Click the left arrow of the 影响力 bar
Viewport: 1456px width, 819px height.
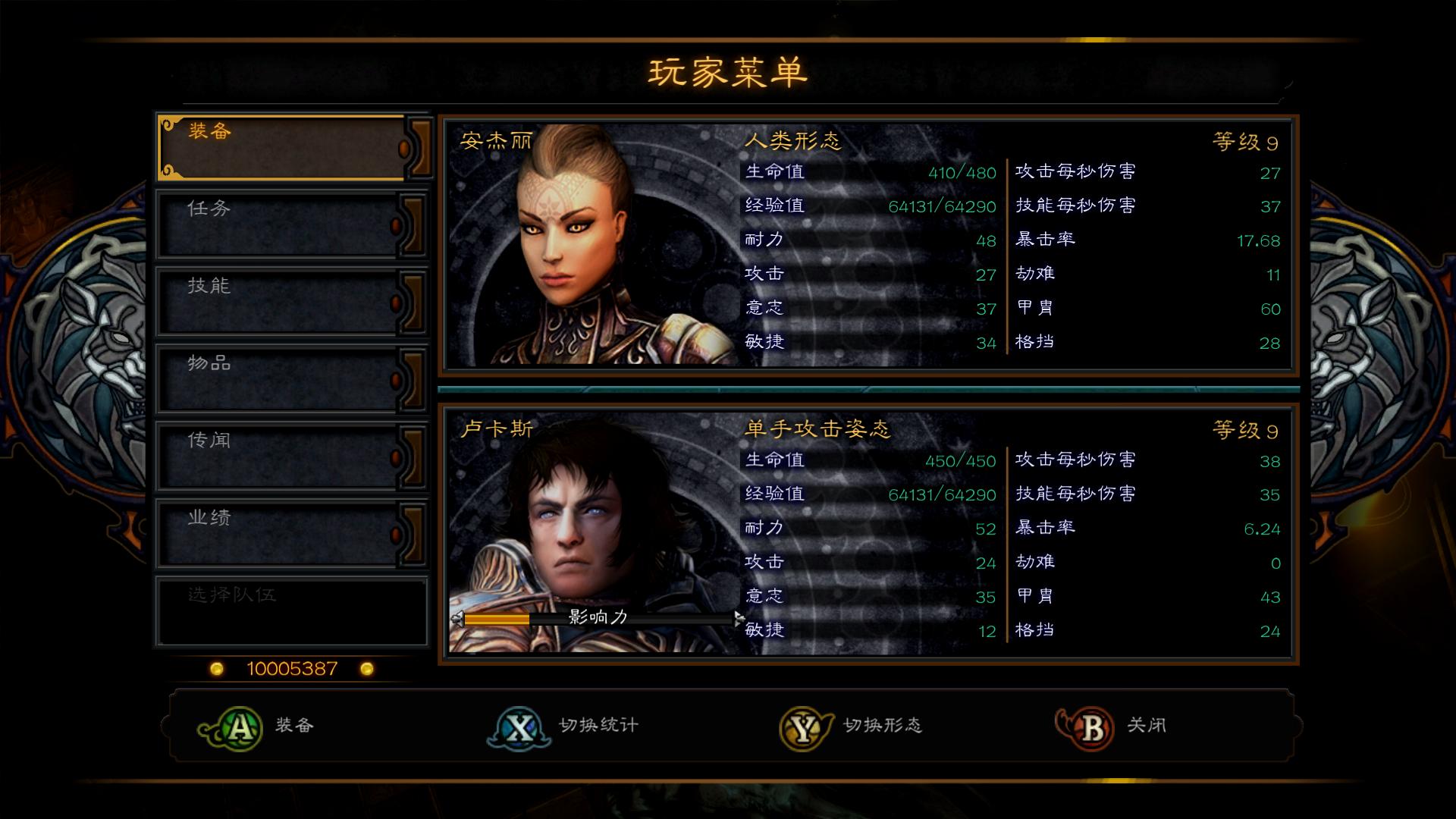click(458, 620)
